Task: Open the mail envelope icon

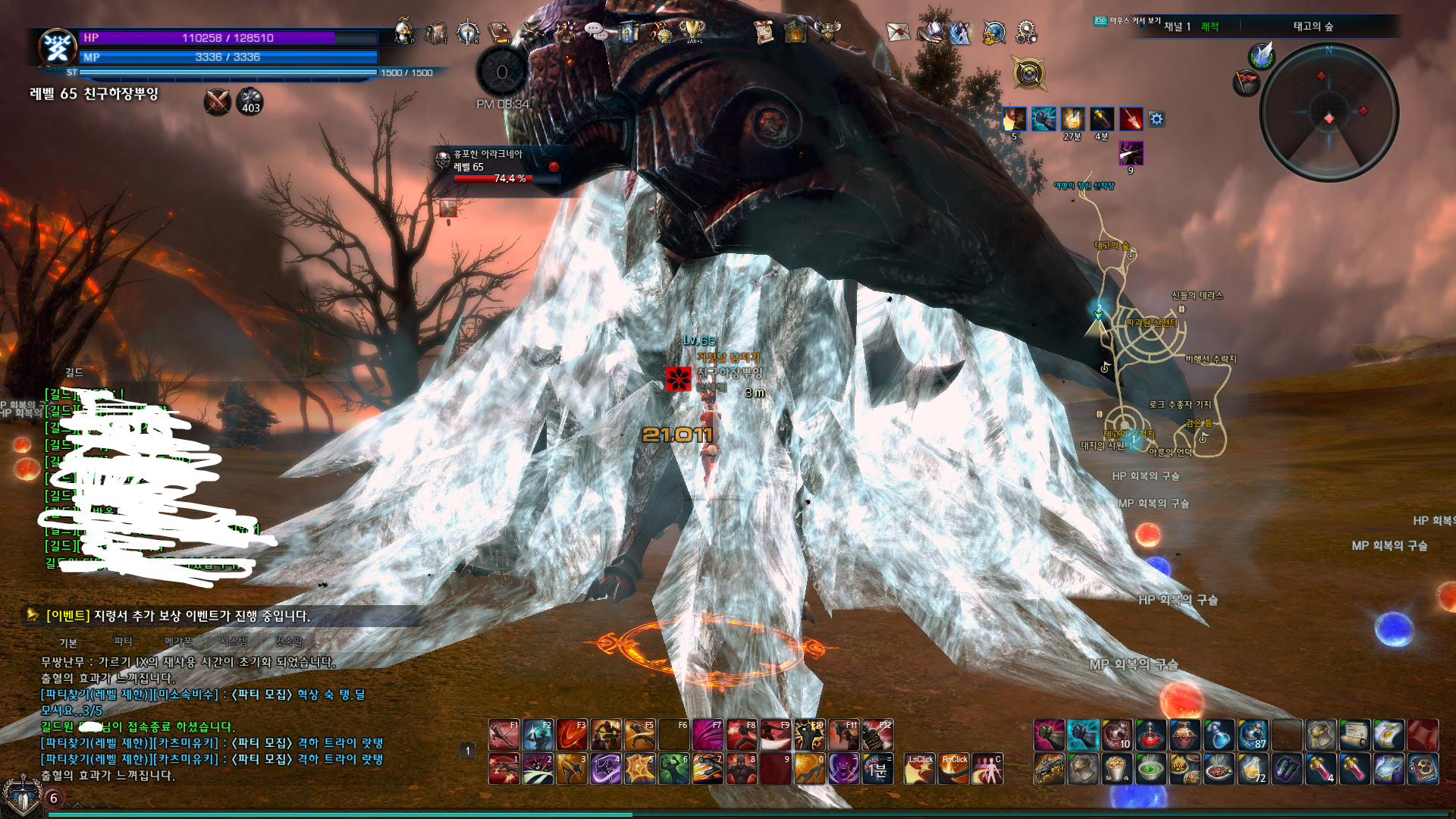Action: [898, 32]
